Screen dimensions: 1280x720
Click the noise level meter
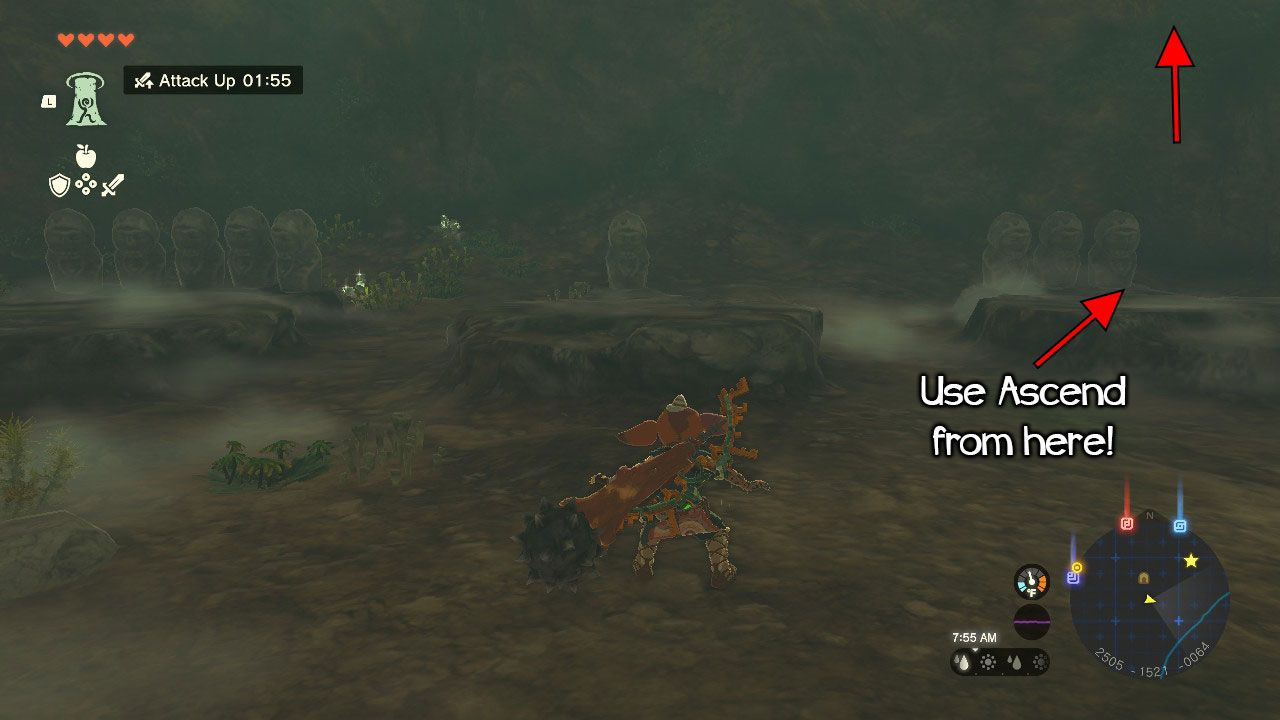click(x=1033, y=621)
